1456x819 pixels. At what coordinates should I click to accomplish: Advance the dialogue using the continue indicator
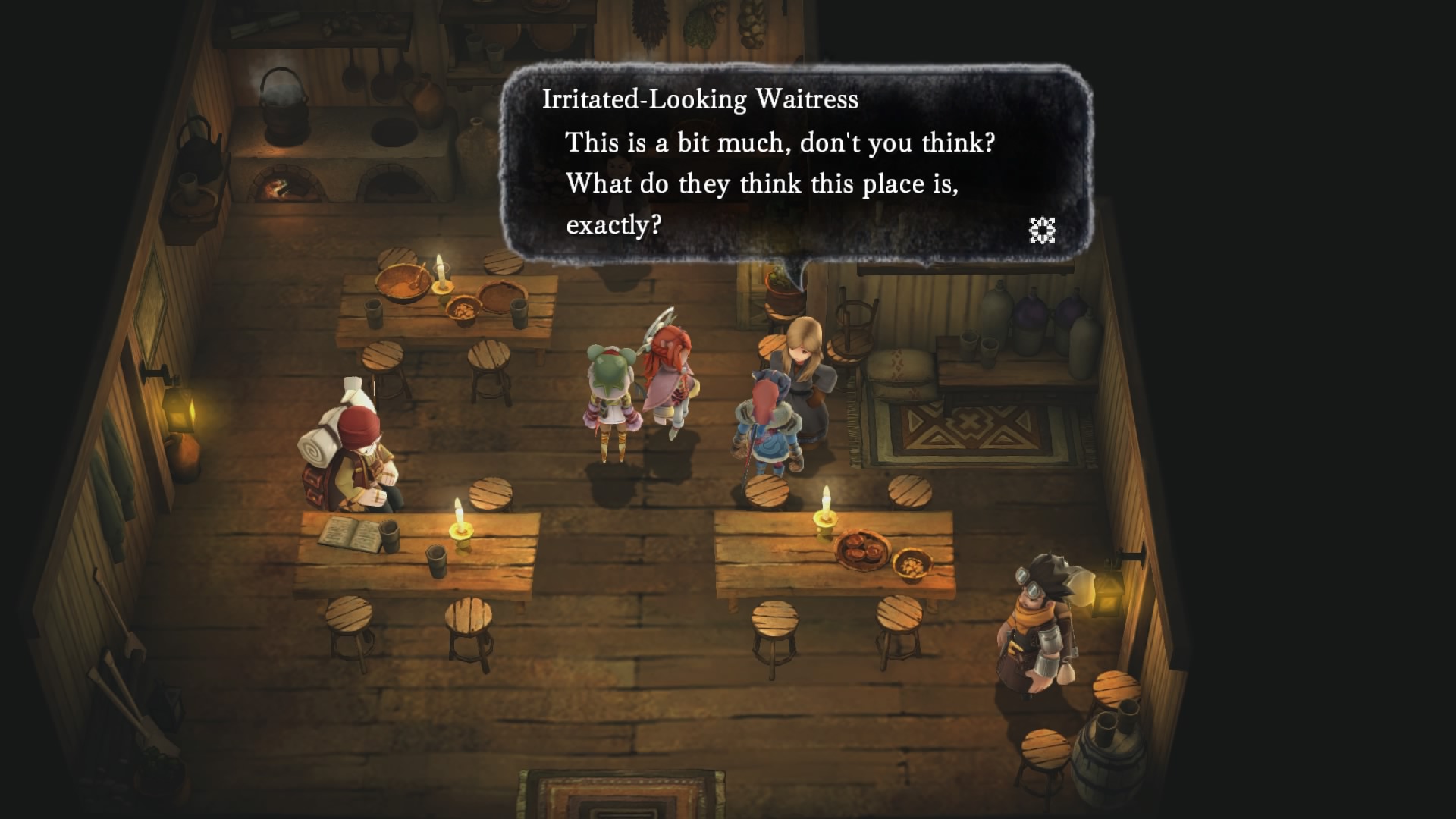[1042, 230]
